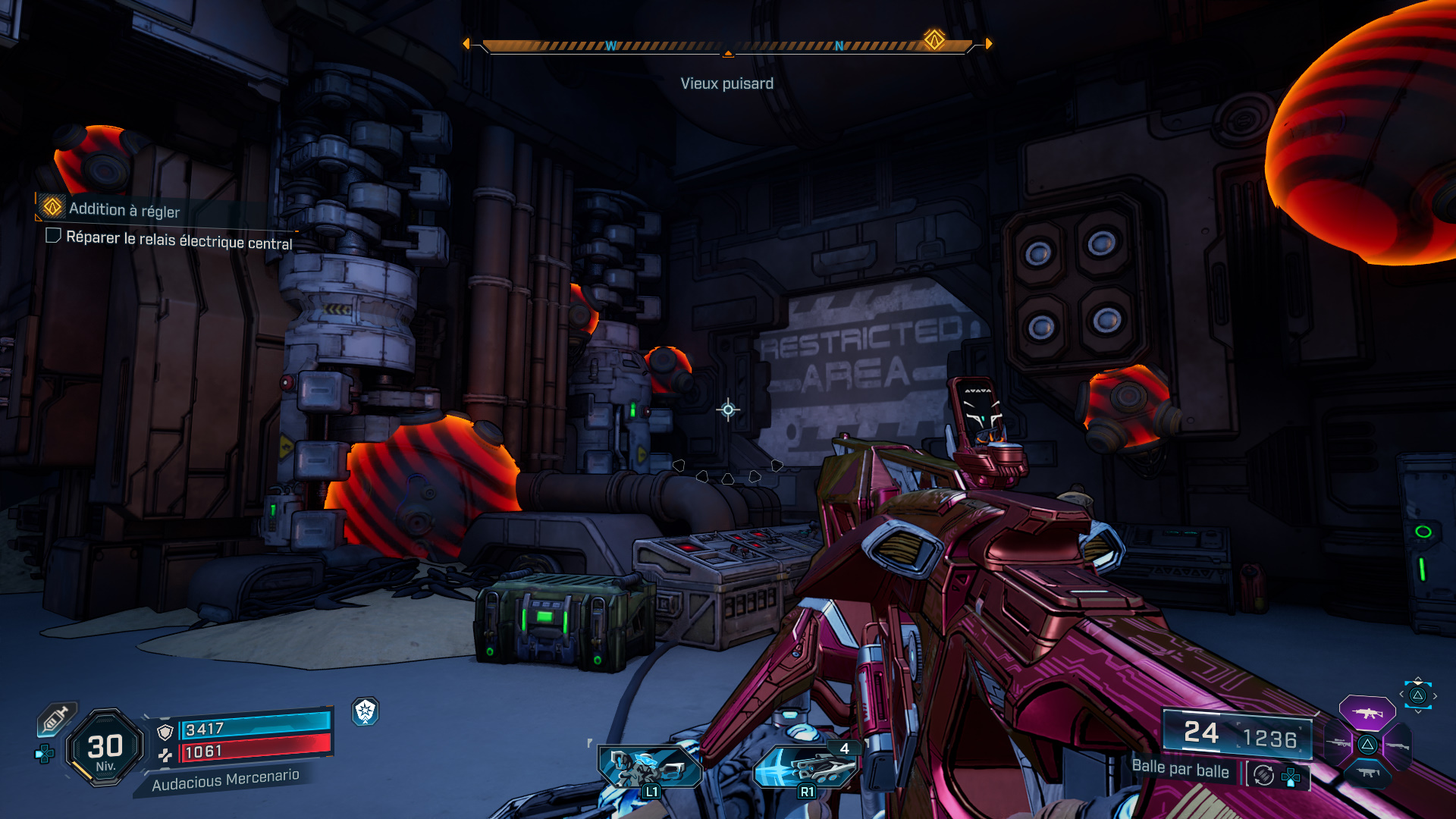Open the level 30 character badge
Screen dimensions: 1456x819
coord(105,748)
